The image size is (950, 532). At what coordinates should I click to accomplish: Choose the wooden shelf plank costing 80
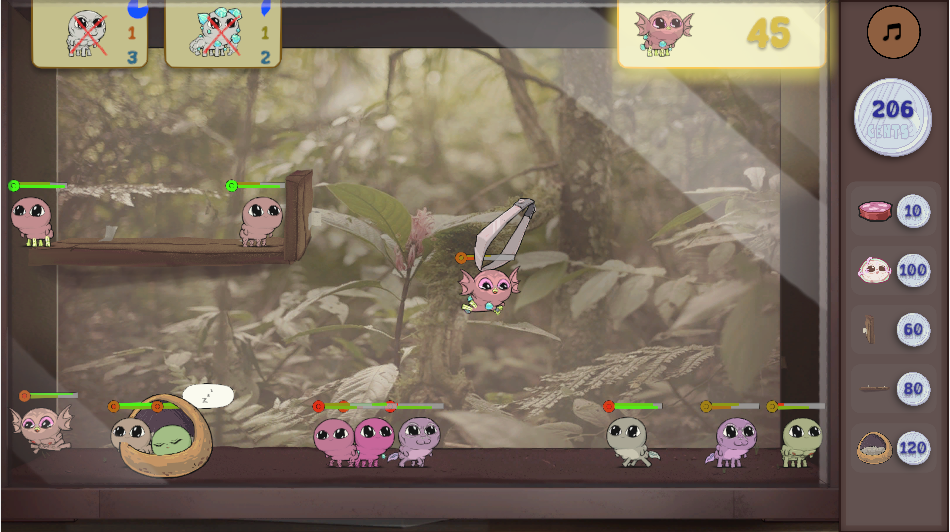[893, 388]
